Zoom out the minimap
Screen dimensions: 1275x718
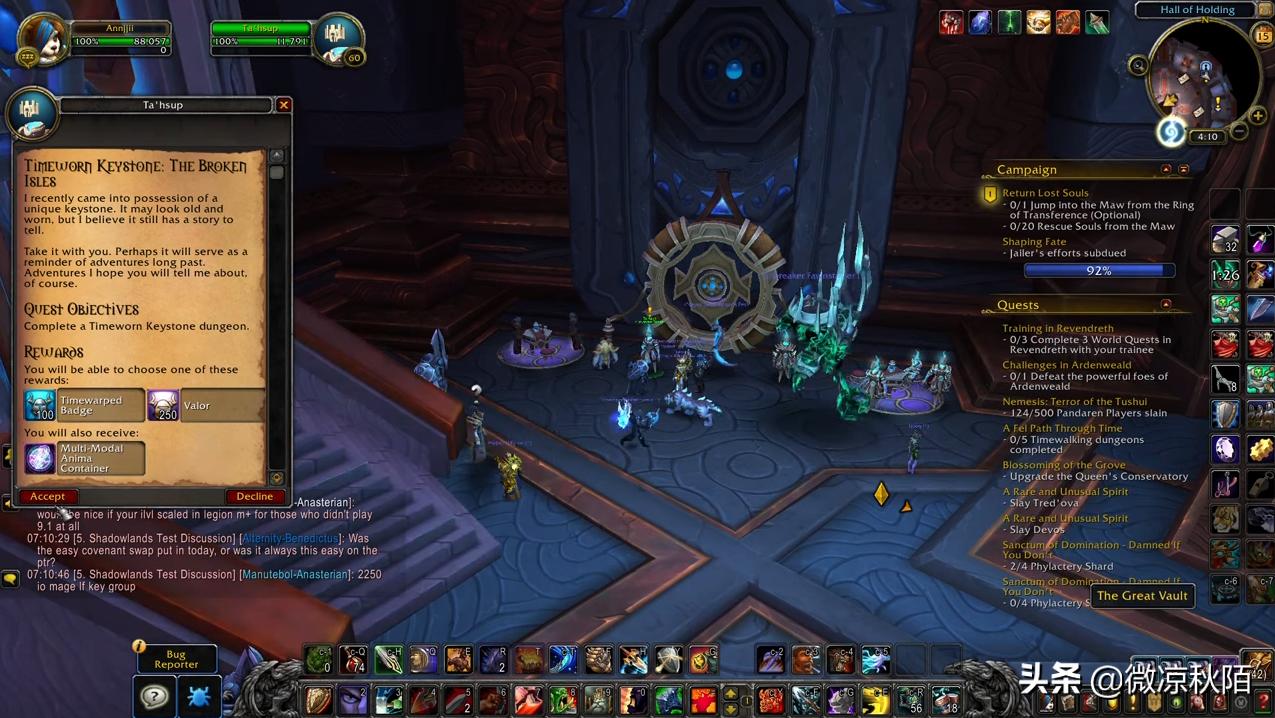click(1239, 132)
